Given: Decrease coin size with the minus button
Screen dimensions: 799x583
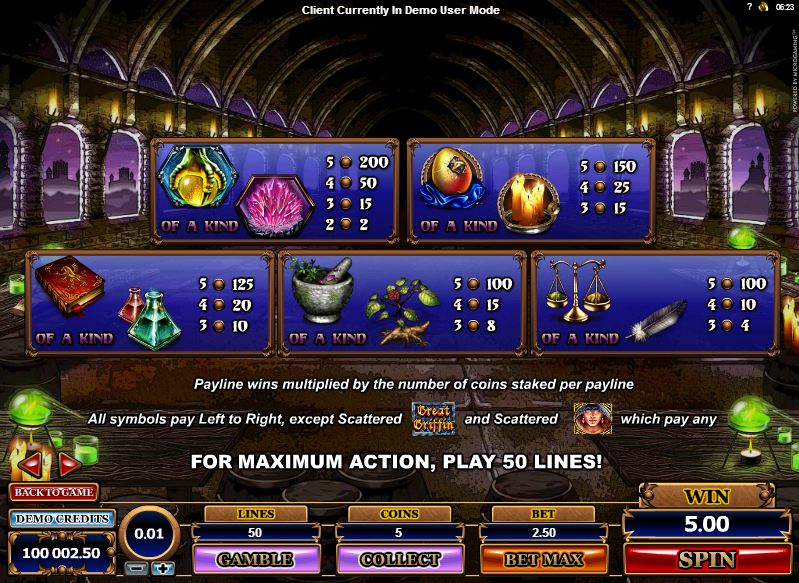Looking at the screenshot, I should (x=138, y=568).
